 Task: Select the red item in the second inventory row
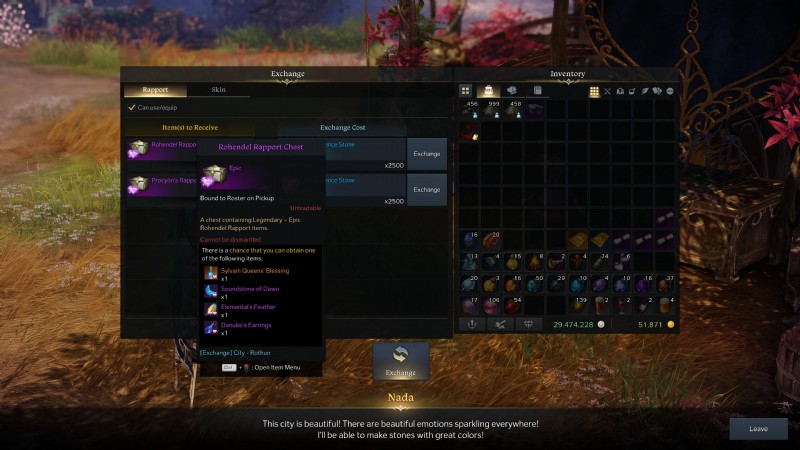469,133
